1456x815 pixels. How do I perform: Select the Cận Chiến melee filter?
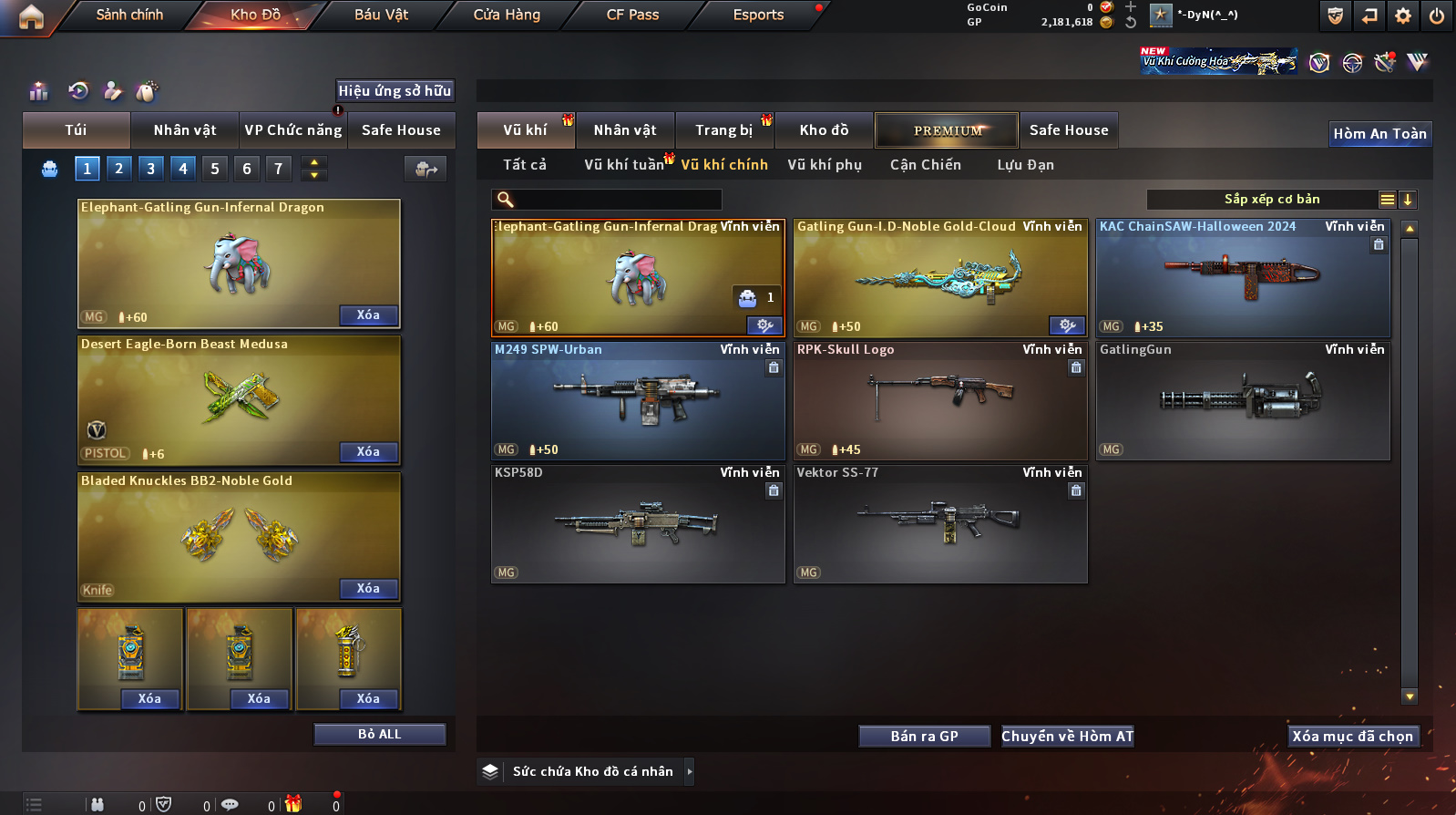pyautogui.click(x=925, y=165)
